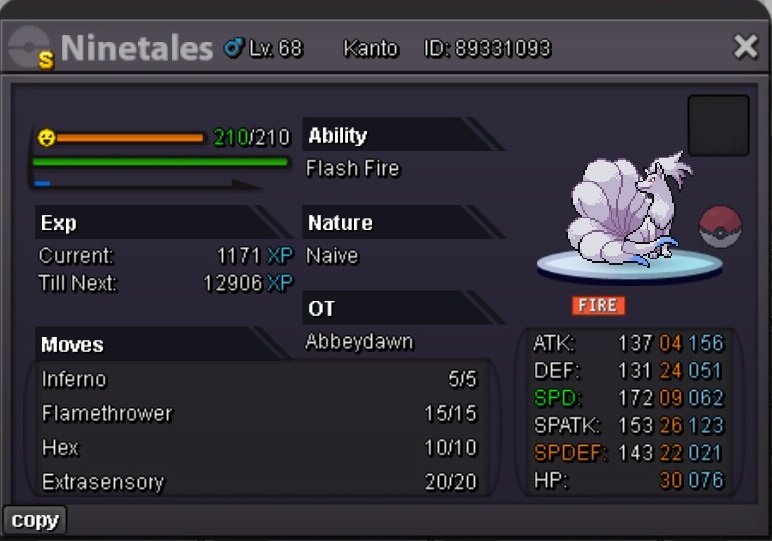772x541 pixels.
Task: Close the Ninetales summary window
Action: pos(745,47)
